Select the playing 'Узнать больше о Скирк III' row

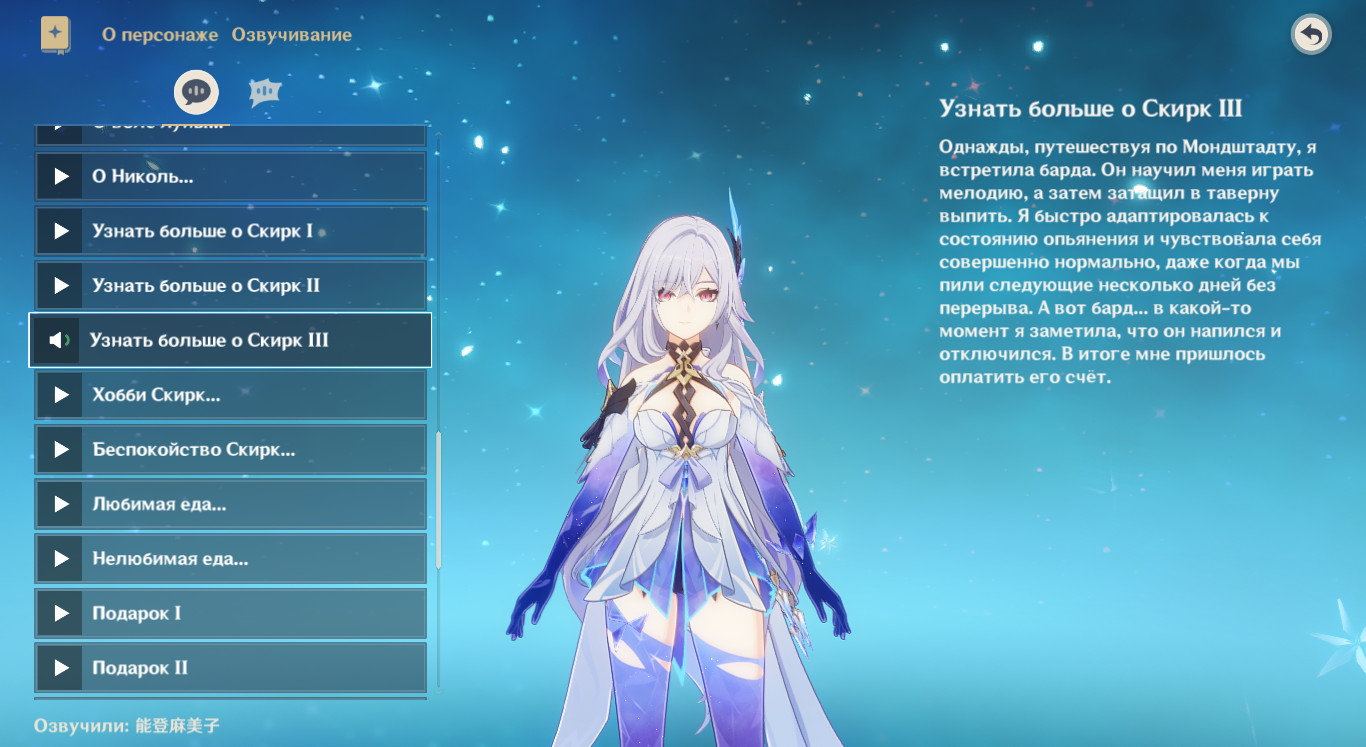(x=230, y=340)
